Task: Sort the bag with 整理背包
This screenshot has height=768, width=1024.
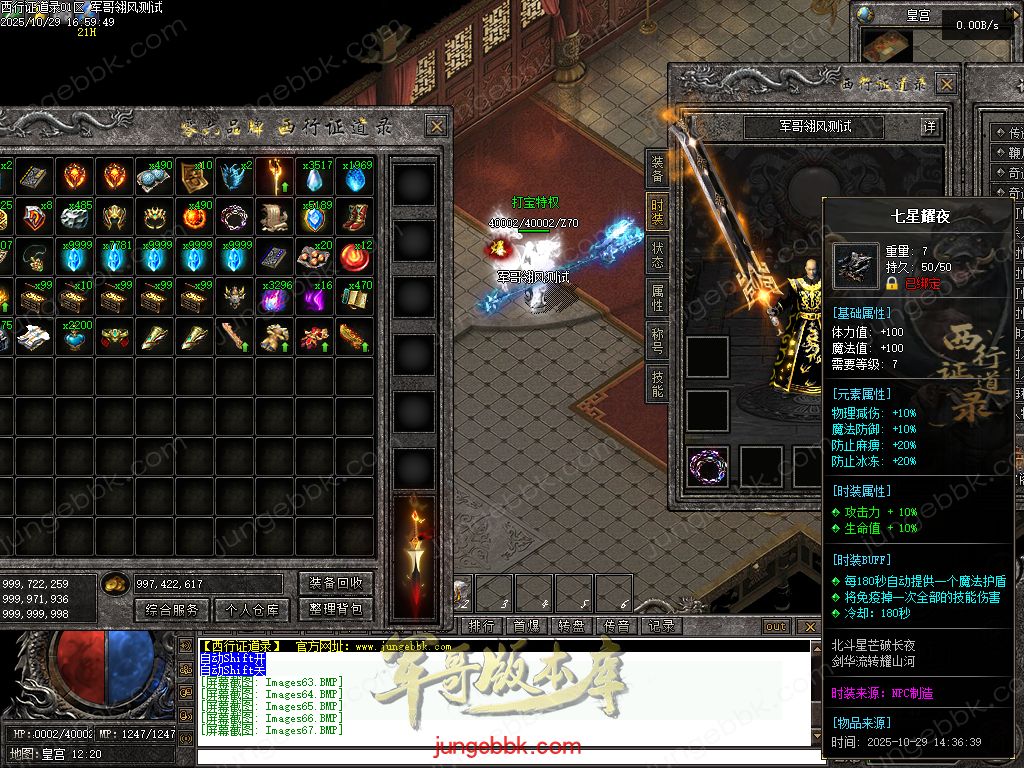Action: point(335,609)
